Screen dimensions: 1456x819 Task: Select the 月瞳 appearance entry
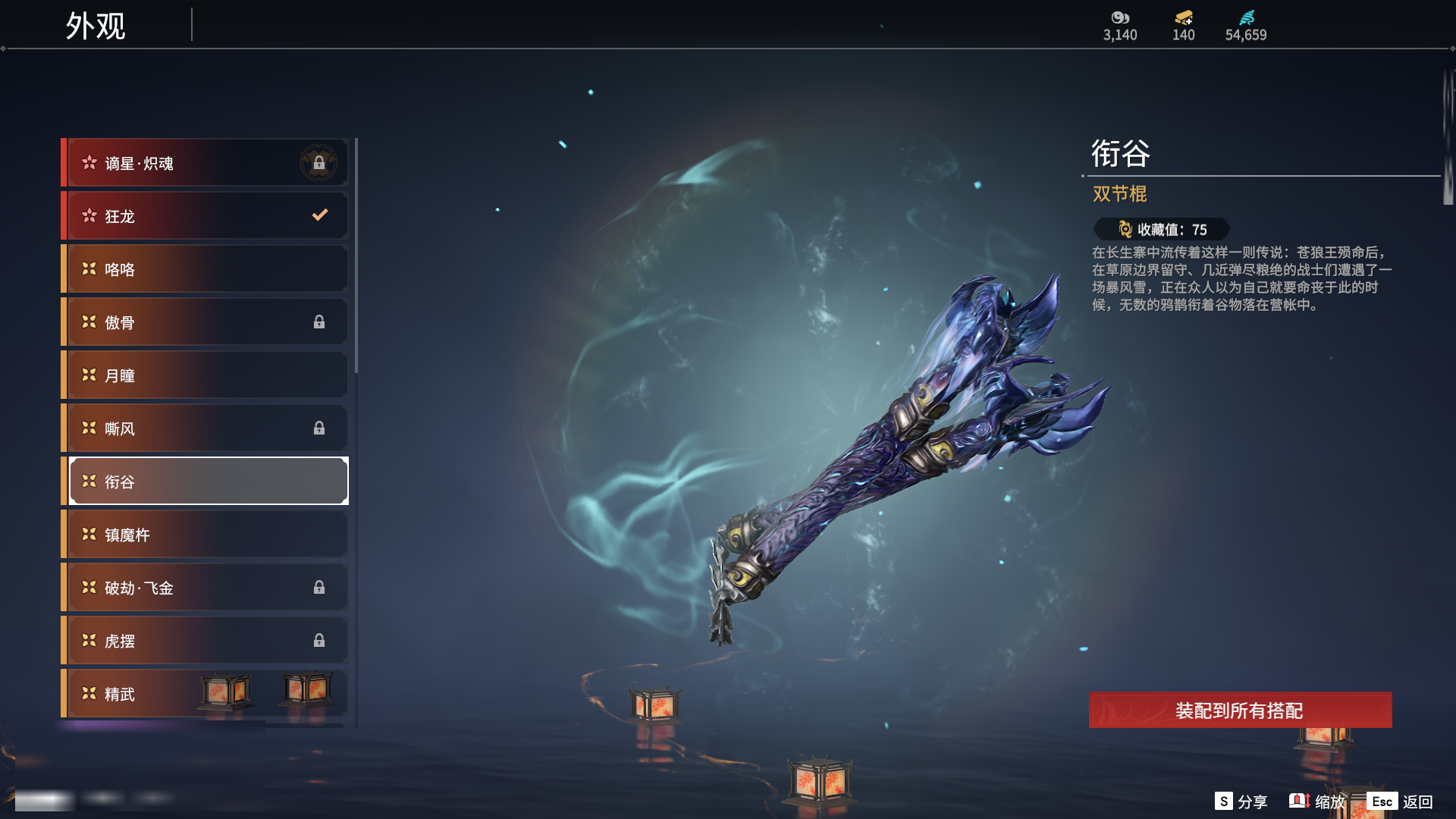pos(205,375)
